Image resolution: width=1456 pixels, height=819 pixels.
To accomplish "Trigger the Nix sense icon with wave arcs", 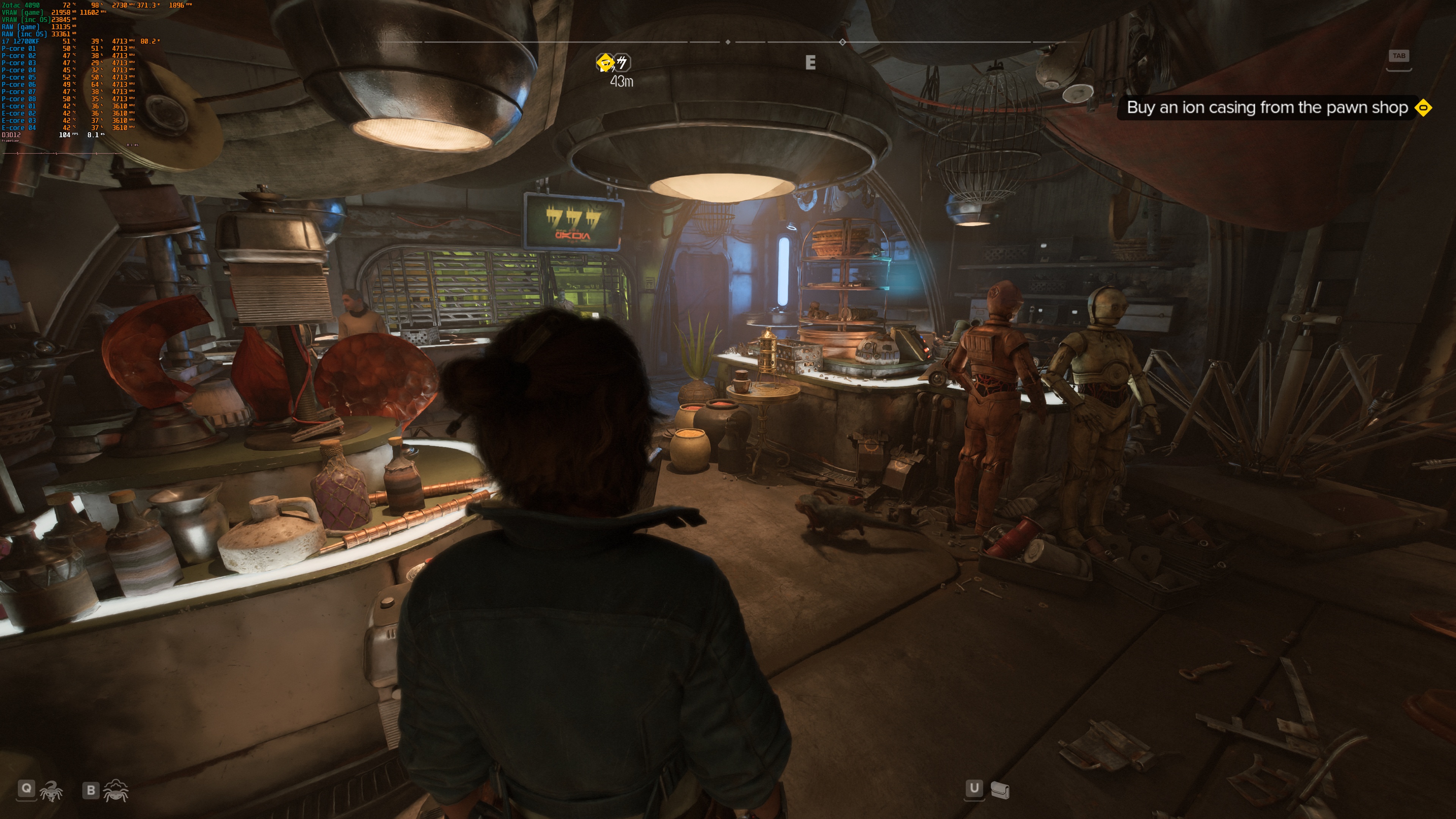I will coord(116,790).
